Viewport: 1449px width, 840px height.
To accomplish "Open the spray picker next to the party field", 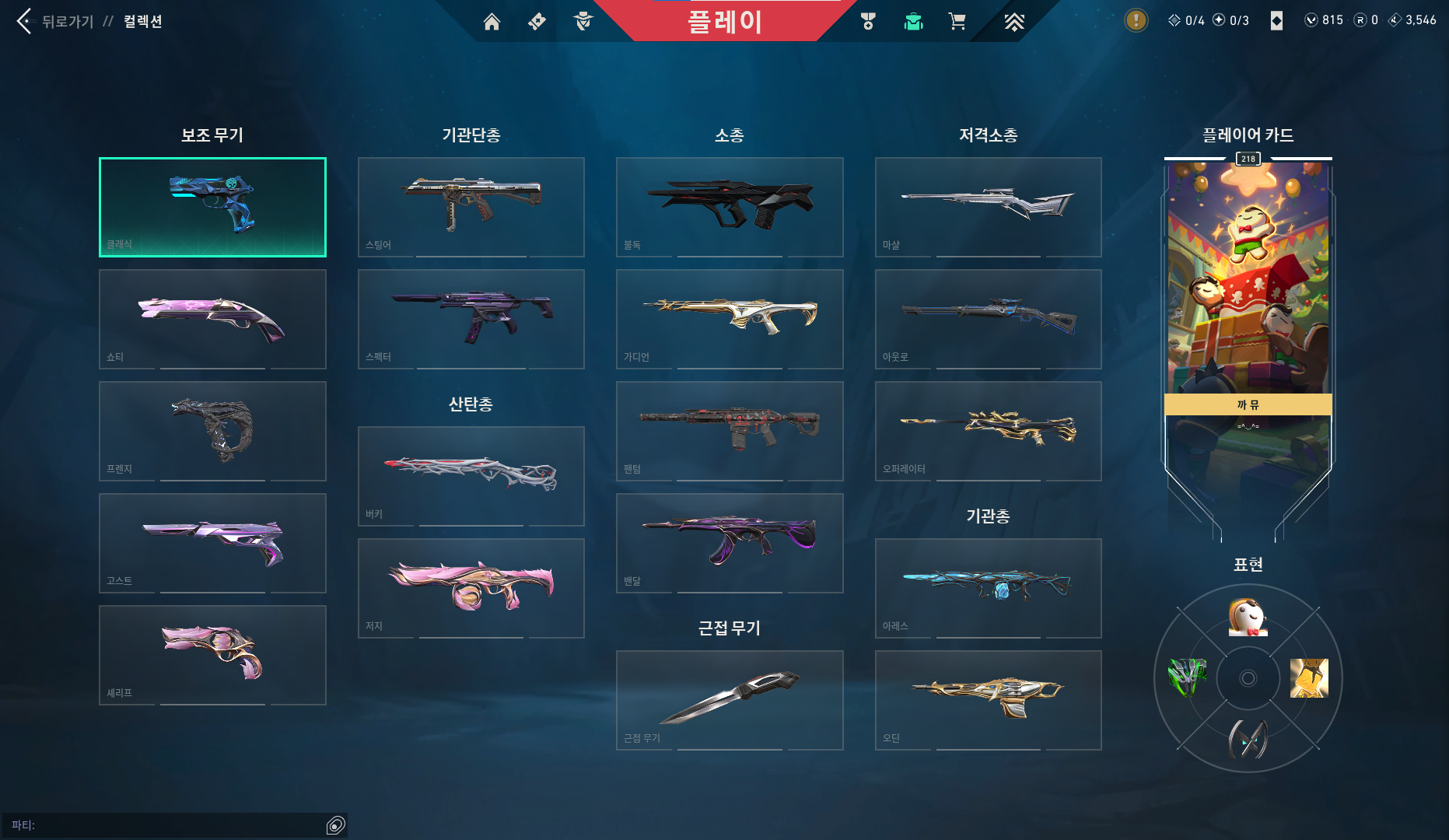I will point(336,824).
